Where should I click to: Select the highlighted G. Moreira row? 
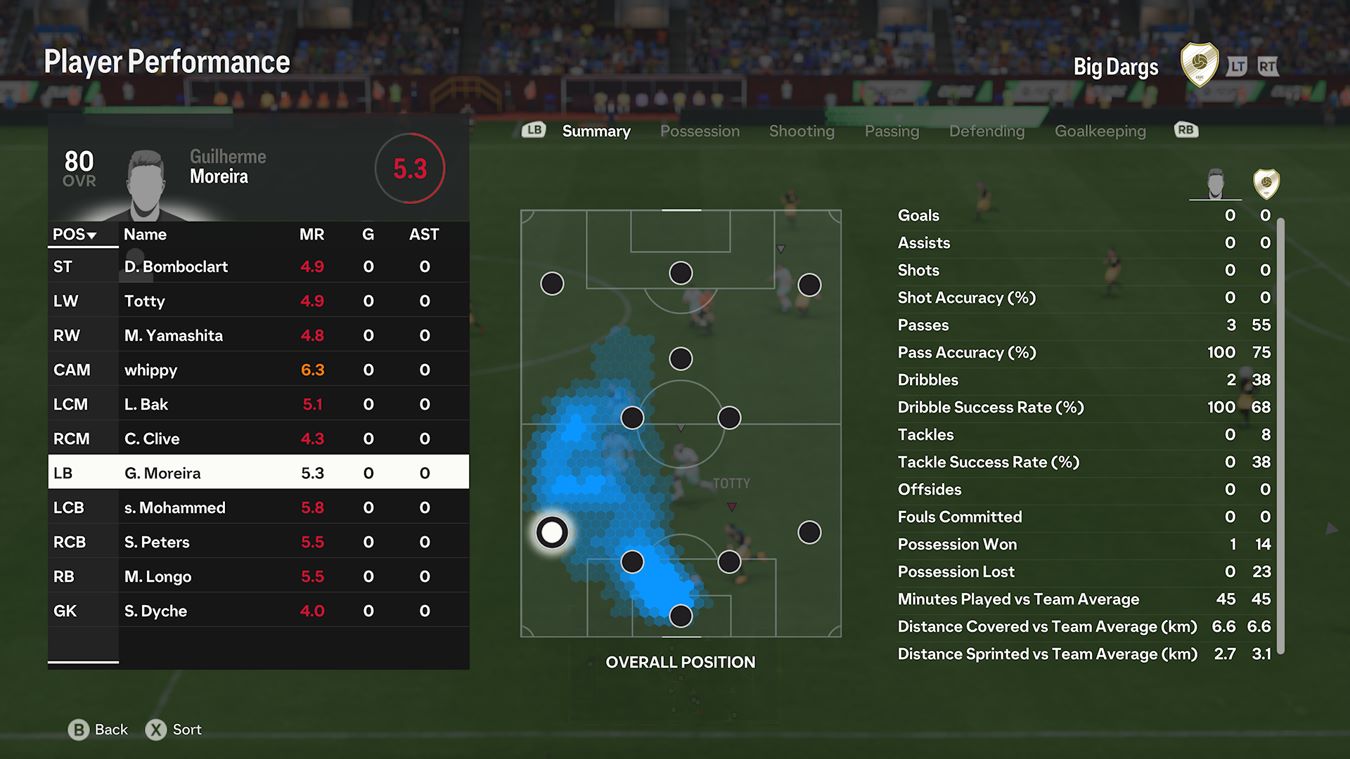[x=258, y=473]
